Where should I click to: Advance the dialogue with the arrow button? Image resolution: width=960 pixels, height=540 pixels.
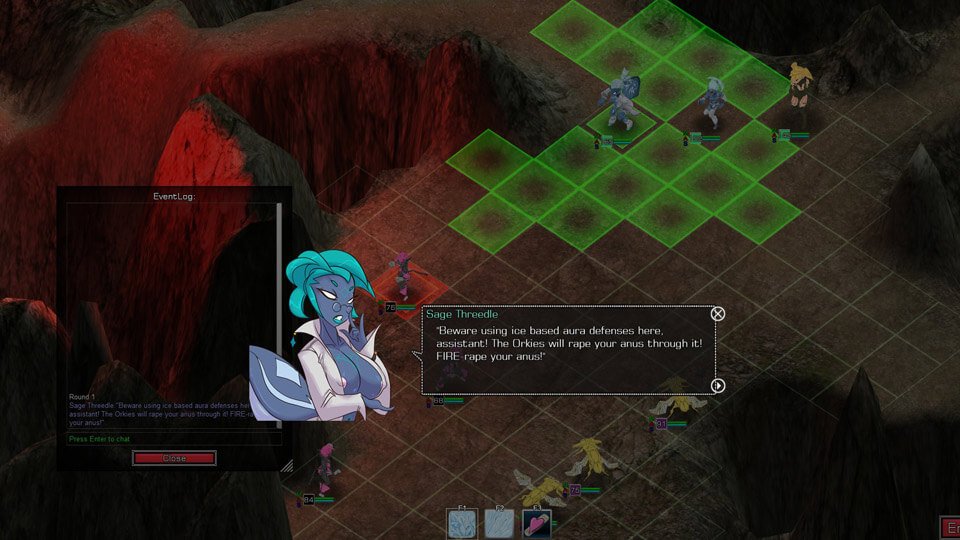717,385
